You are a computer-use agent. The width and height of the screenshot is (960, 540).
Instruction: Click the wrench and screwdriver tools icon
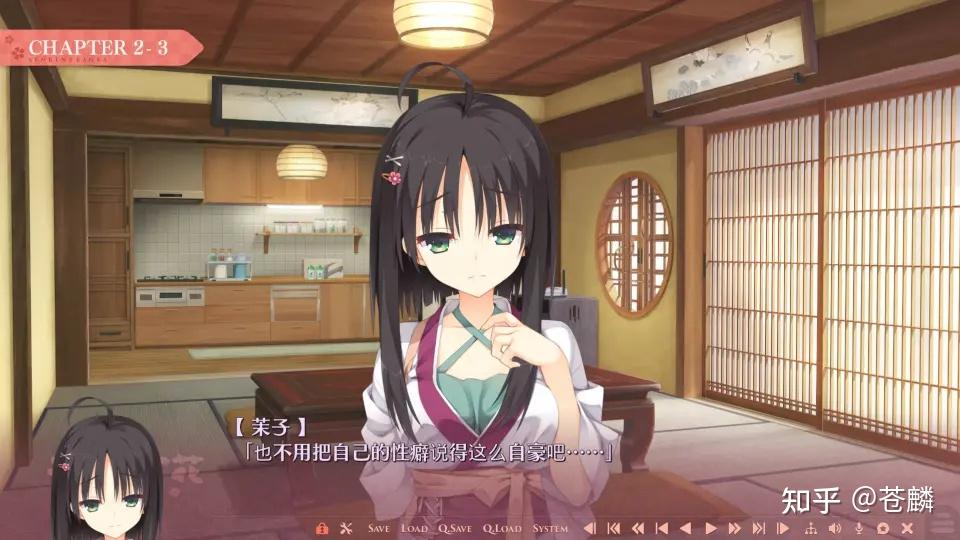347,528
